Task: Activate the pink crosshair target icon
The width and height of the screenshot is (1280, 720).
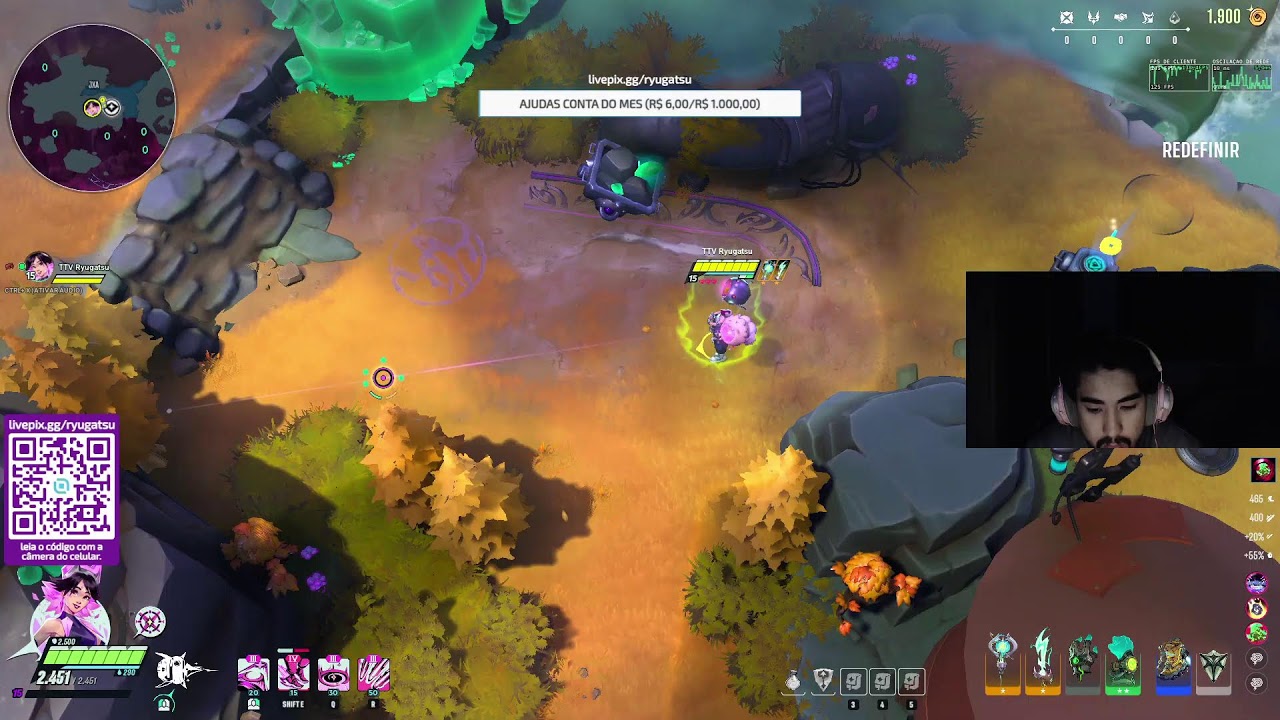Action: [x=150, y=622]
